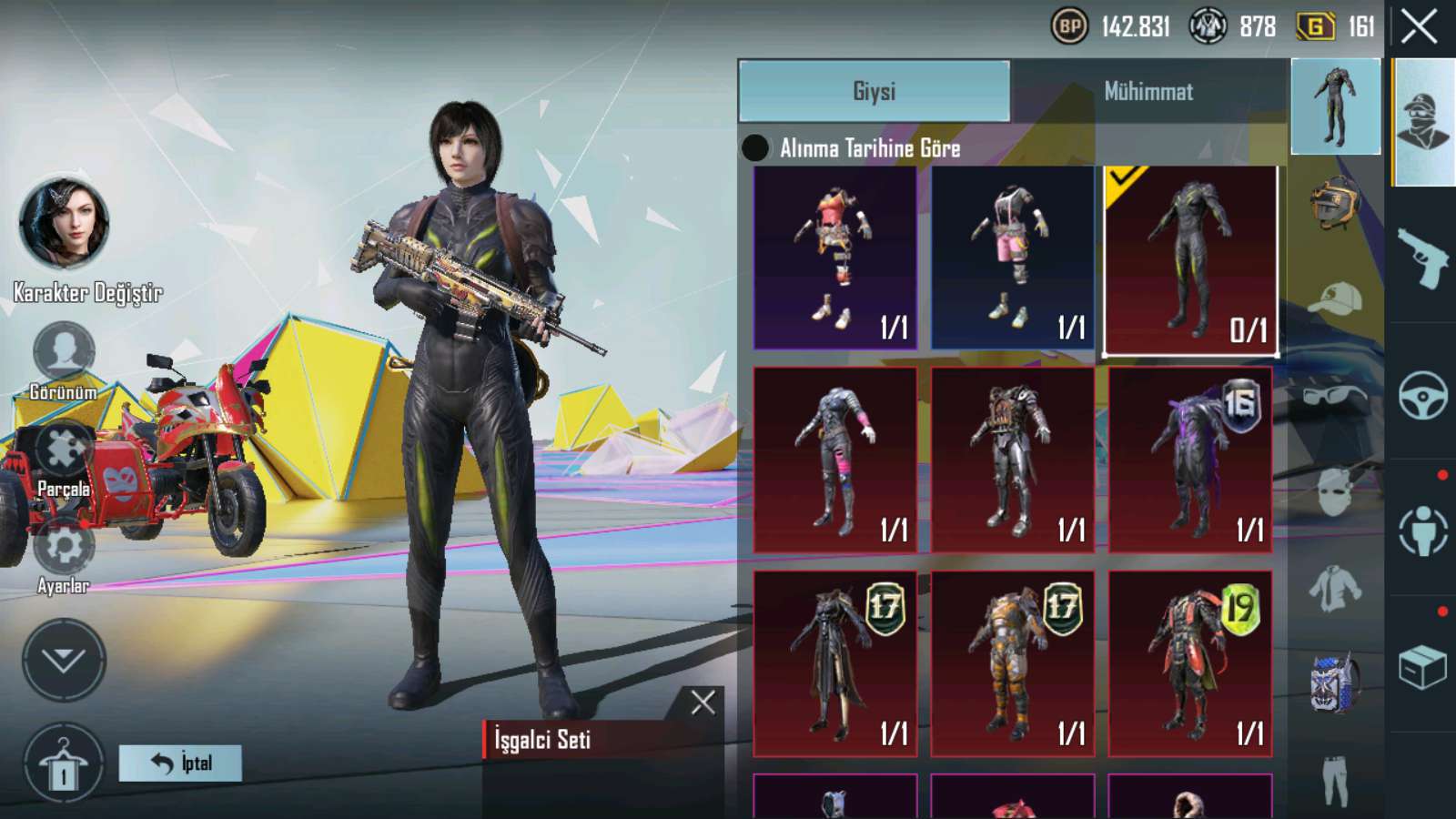The width and height of the screenshot is (1456, 819).
Task: Choose the outfit with level 16 badge
Action: pos(1190,460)
